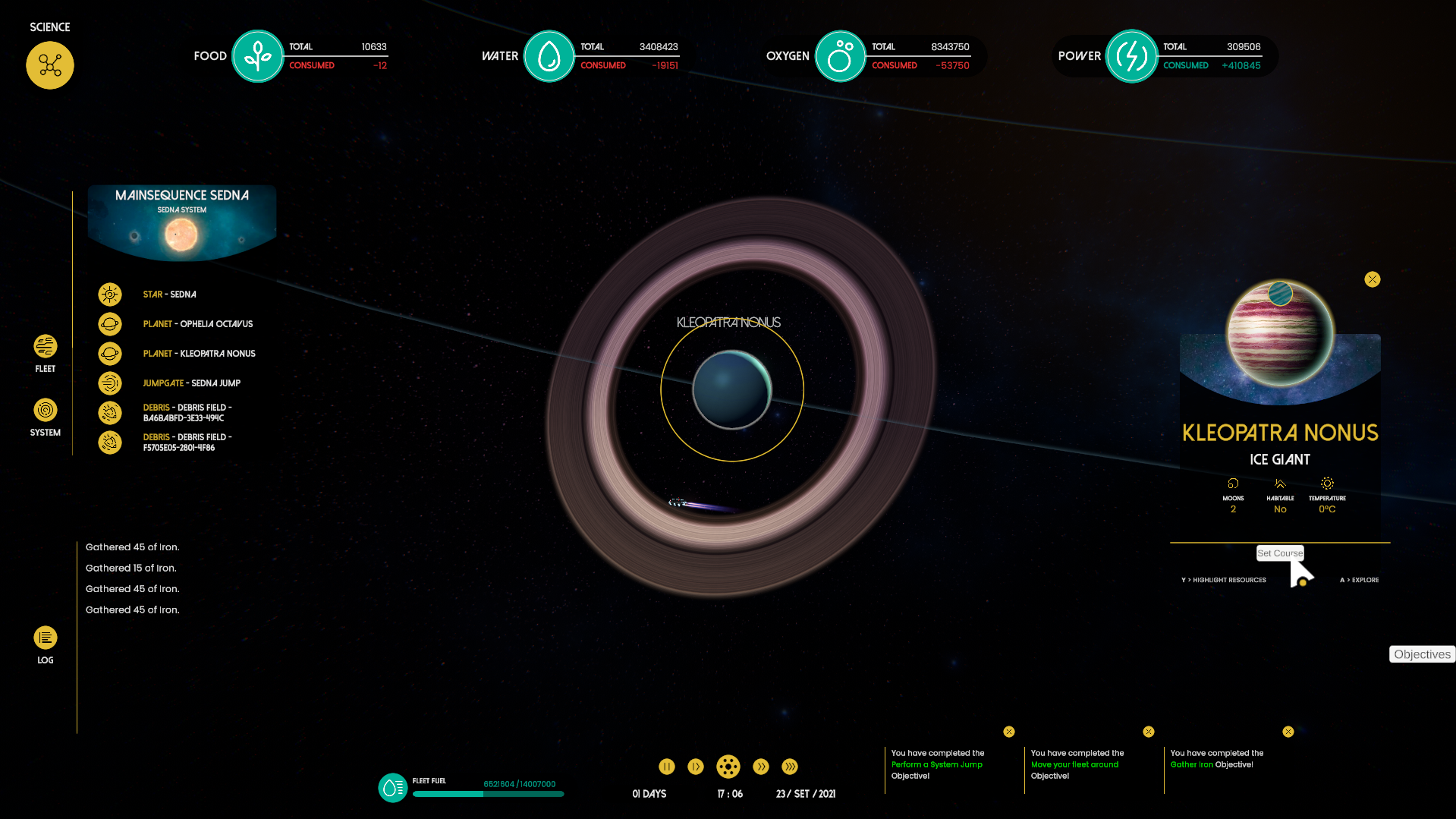Choose Planet - Kleopatra Nonus entry
Viewport: 1456px width, 819px height.
coord(199,354)
